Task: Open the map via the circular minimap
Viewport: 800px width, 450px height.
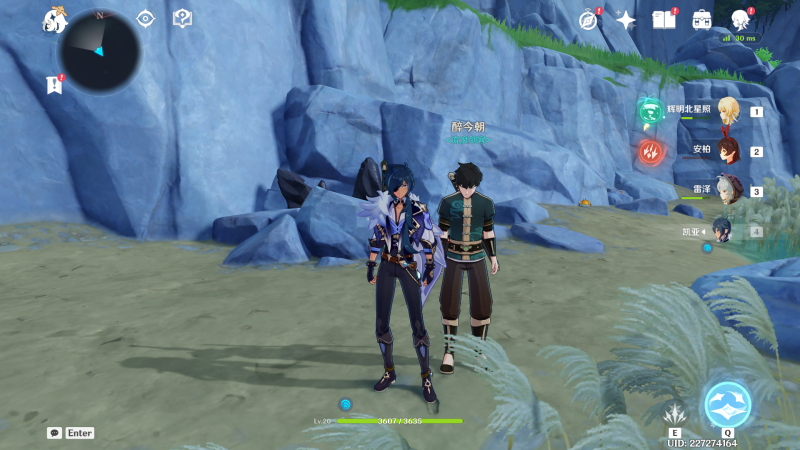Action: point(99,51)
